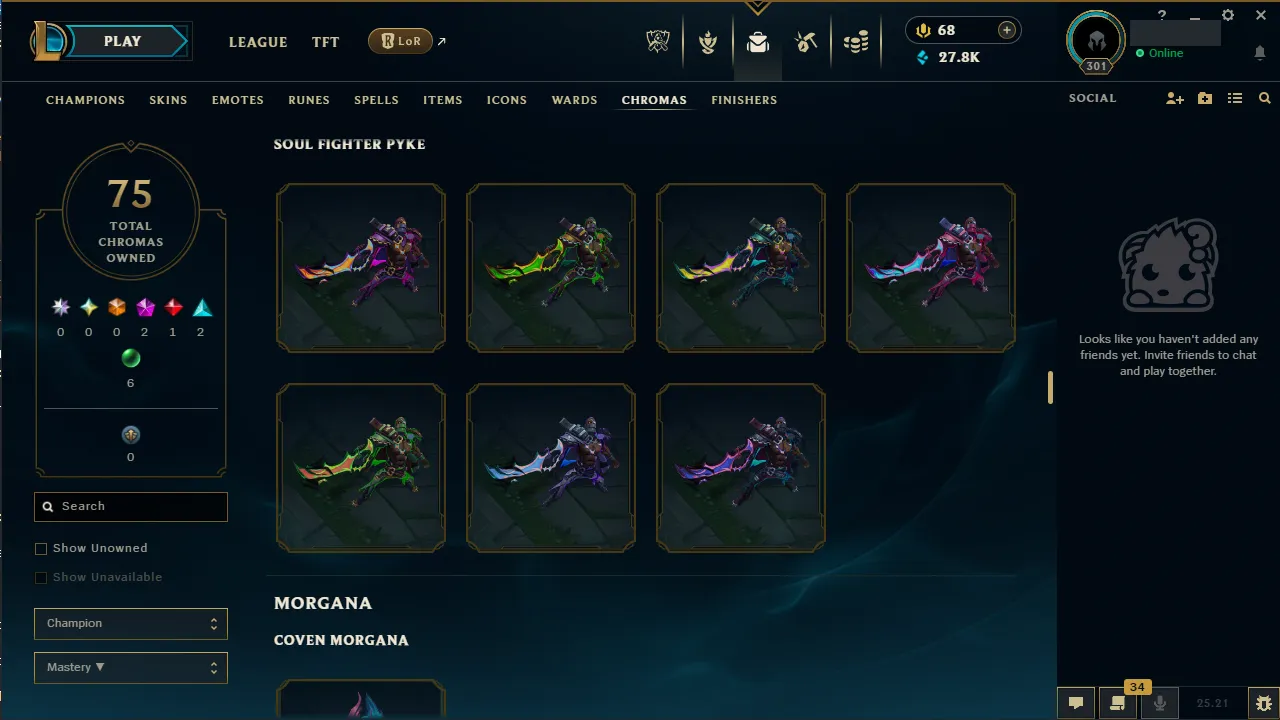Open the CHAMPIONS collection tab
The width and height of the screenshot is (1280, 720).
pyautogui.click(x=85, y=100)
